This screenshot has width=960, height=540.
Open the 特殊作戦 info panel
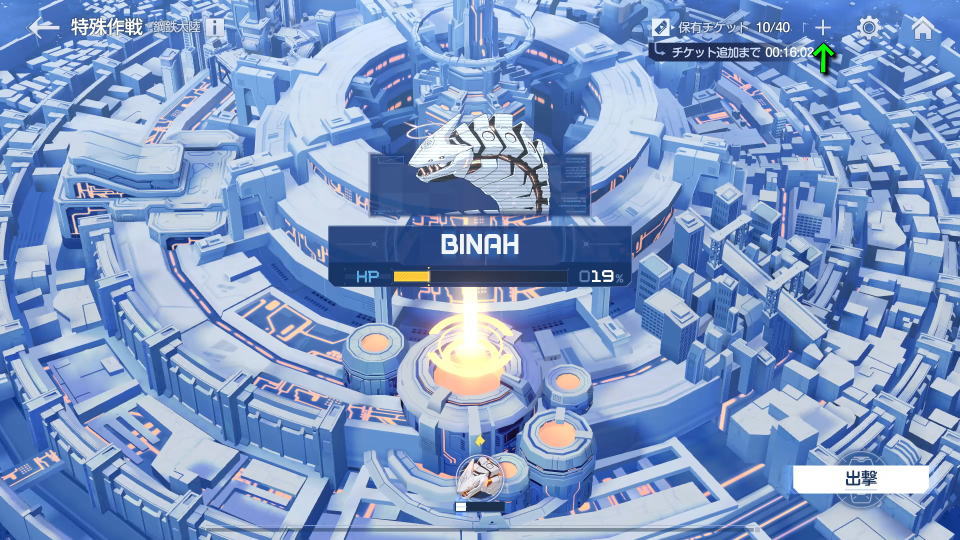215,27
